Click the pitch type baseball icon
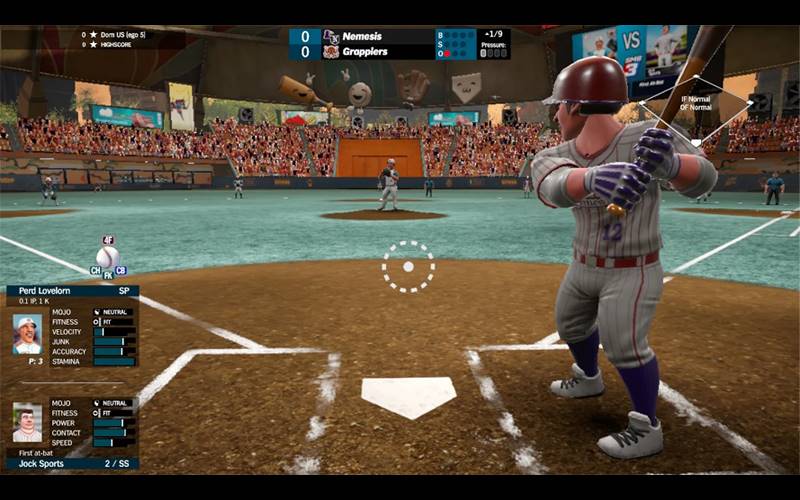This screenshot has width=800, height=500. (x=108, y=257)
